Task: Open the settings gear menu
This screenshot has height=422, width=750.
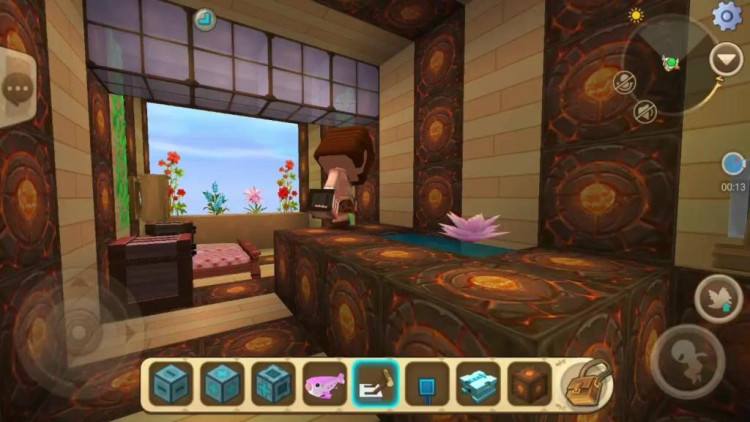Action: click(x=727, y=15)
